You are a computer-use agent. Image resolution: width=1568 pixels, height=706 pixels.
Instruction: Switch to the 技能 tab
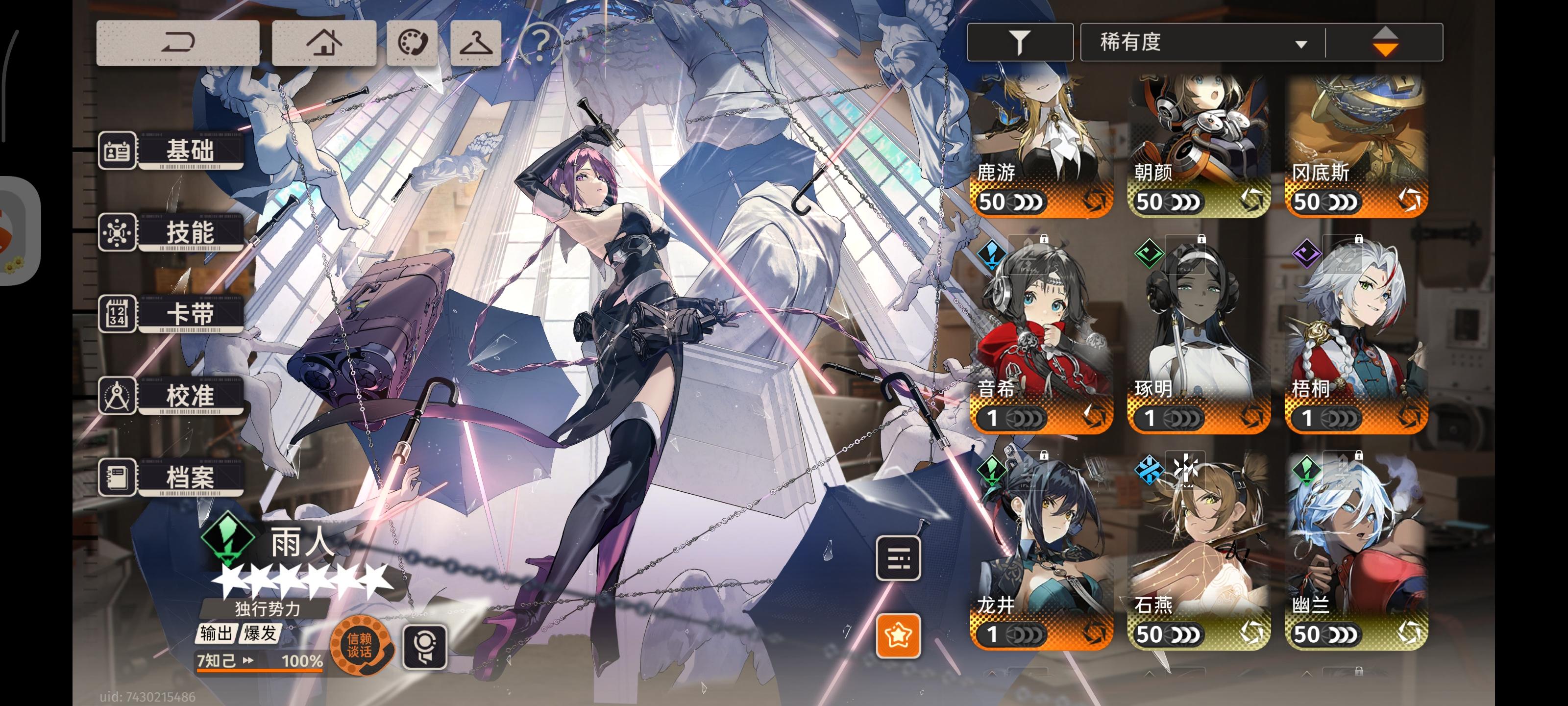click(188, 233)
